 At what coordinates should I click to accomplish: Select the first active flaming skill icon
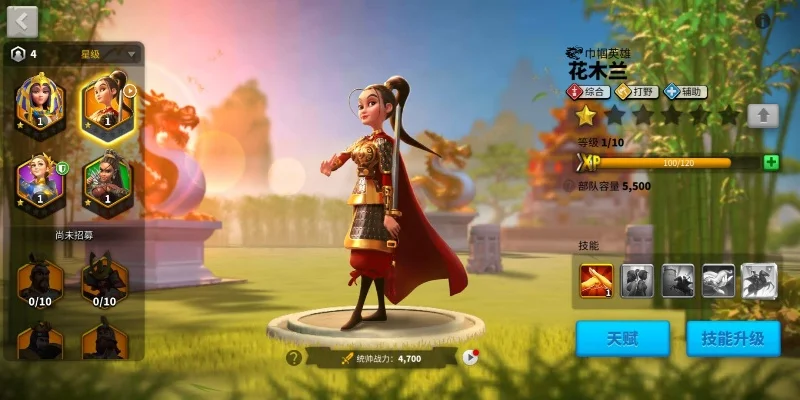596,281
